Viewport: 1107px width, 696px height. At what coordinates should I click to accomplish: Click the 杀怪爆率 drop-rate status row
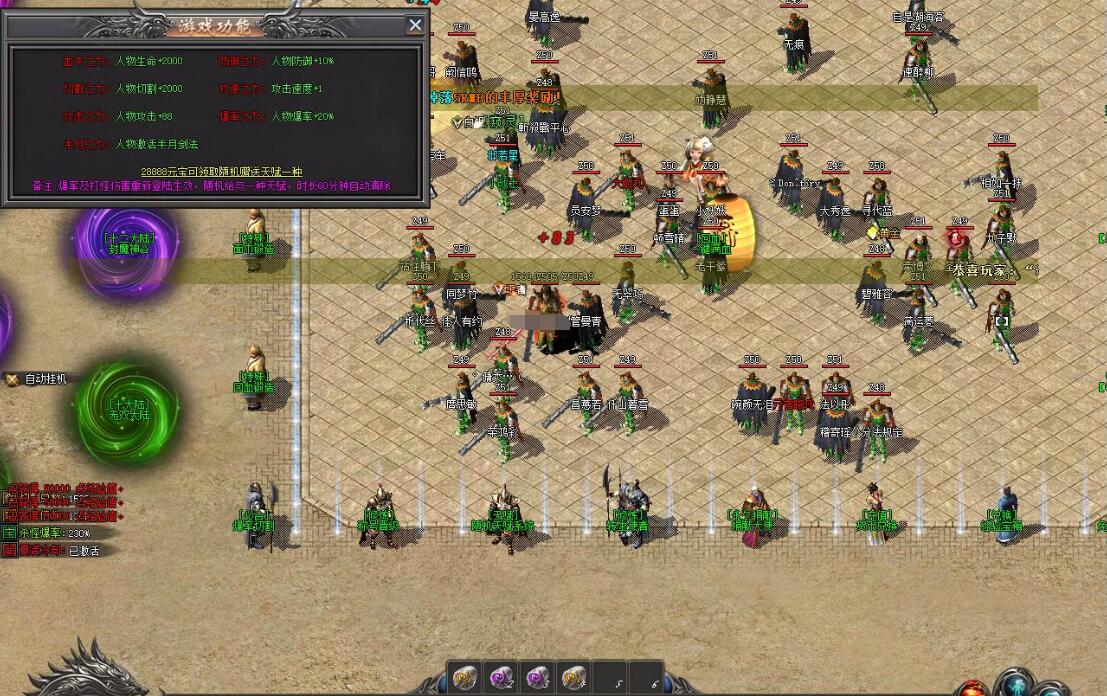click(55, 534)
